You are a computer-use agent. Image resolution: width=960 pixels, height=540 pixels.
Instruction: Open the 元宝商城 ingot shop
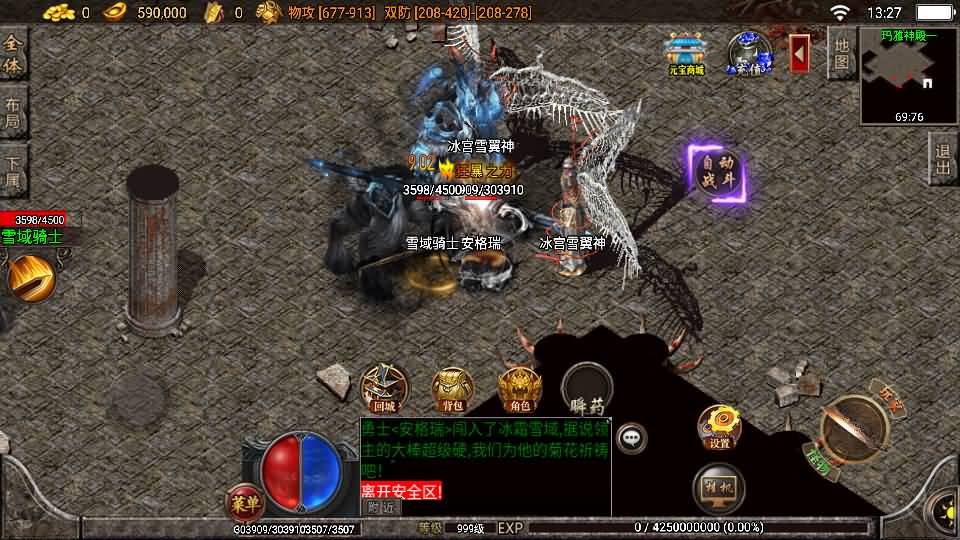tap(686, 54)
